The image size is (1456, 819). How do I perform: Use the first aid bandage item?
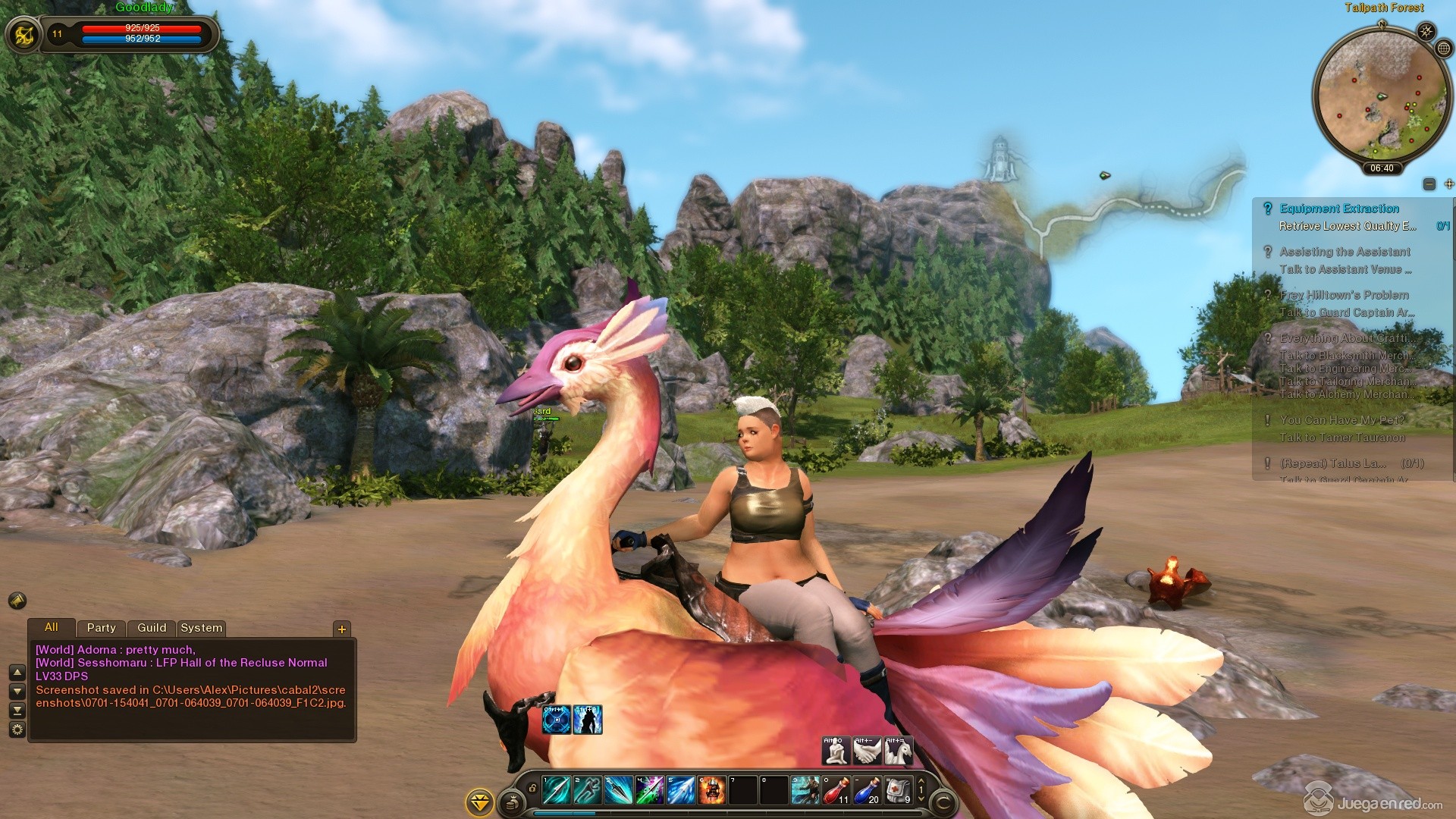[x=899, y=790]
